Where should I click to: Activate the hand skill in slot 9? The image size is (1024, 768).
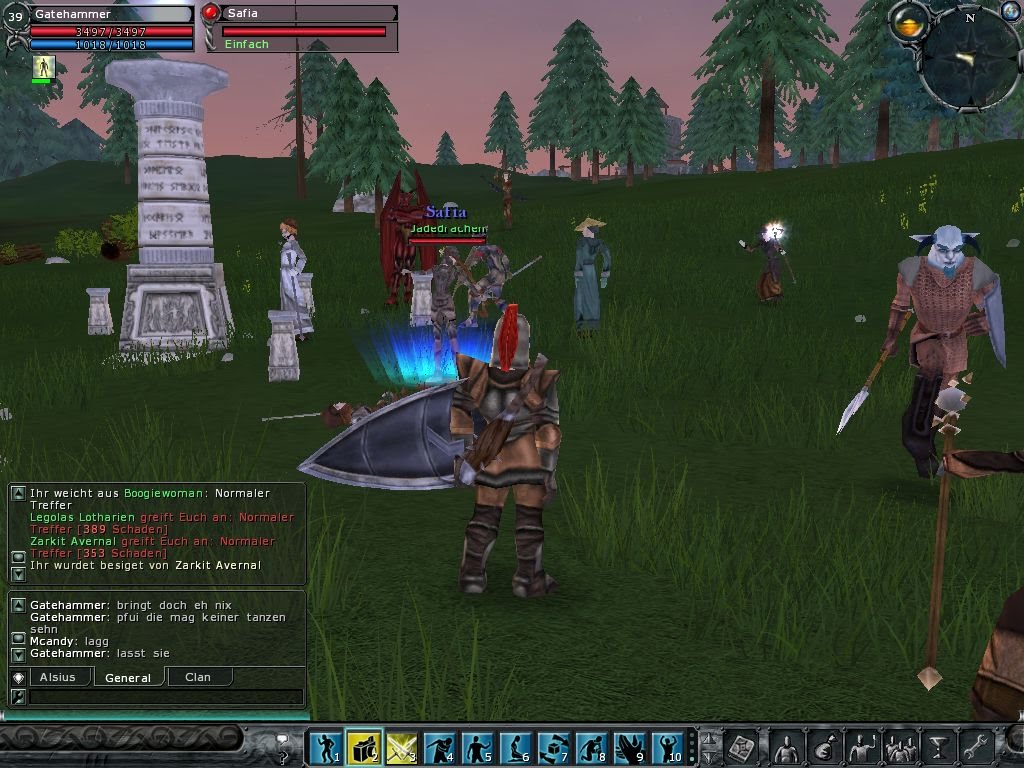[630, 747]
